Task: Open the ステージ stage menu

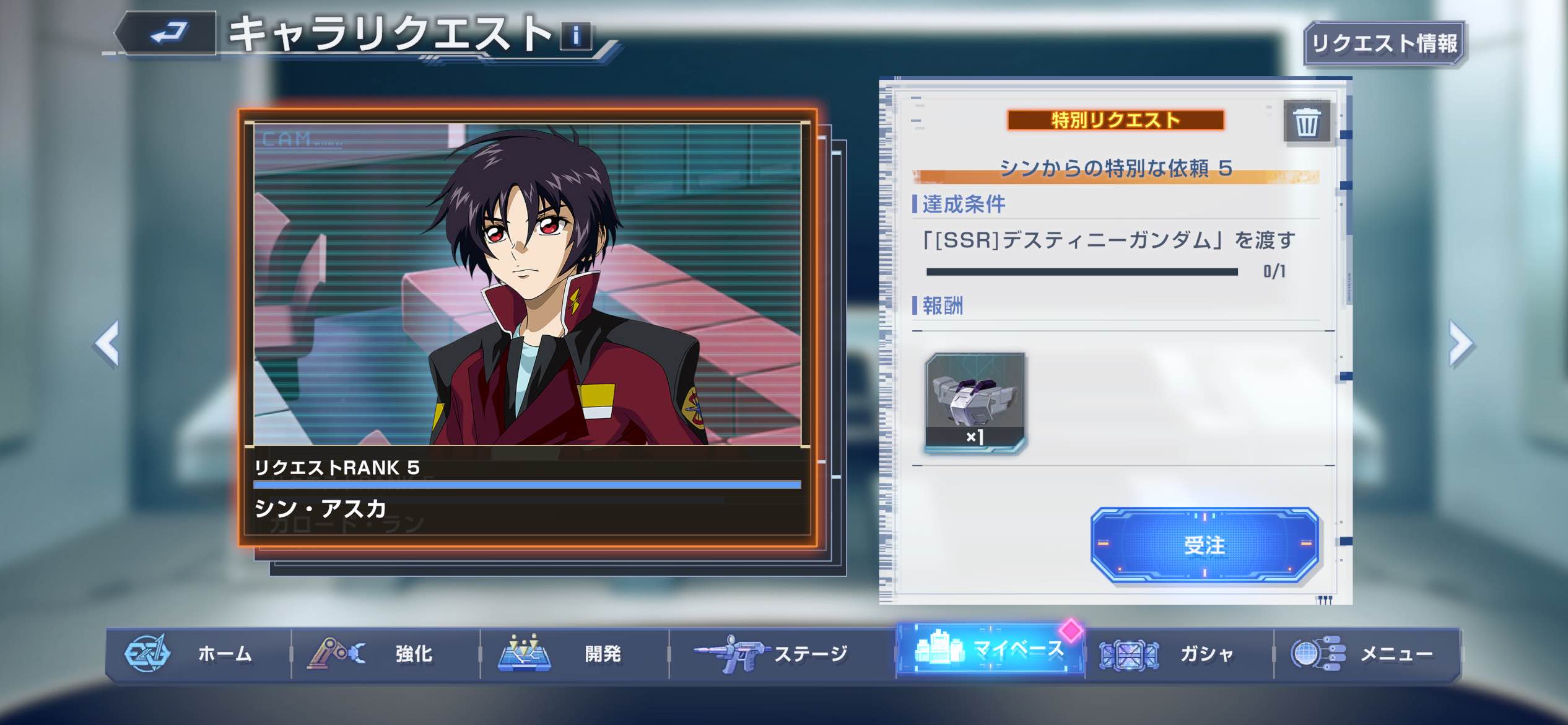Action: click(782, 654)
